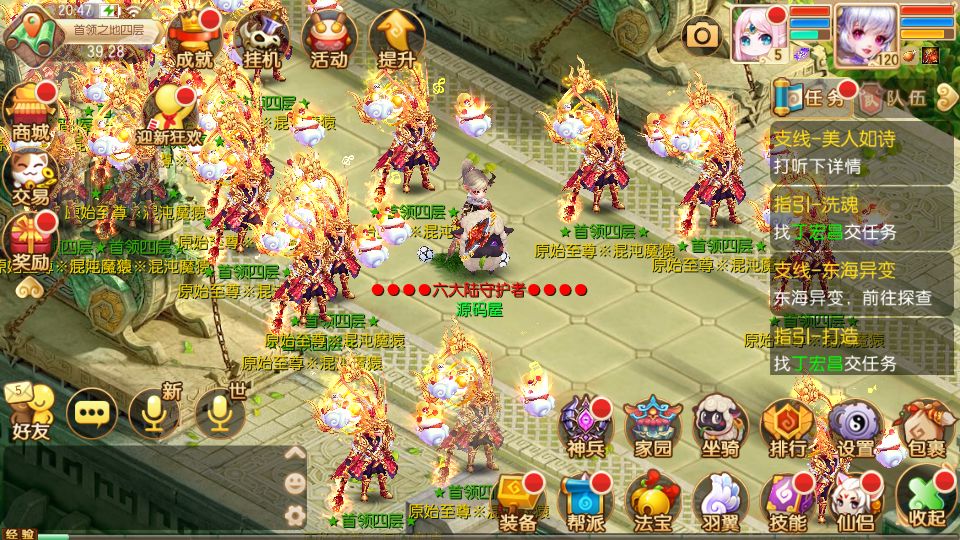Open the 商城 shop
The height and width of the screenshot is (540, 960).
[30, 112]
